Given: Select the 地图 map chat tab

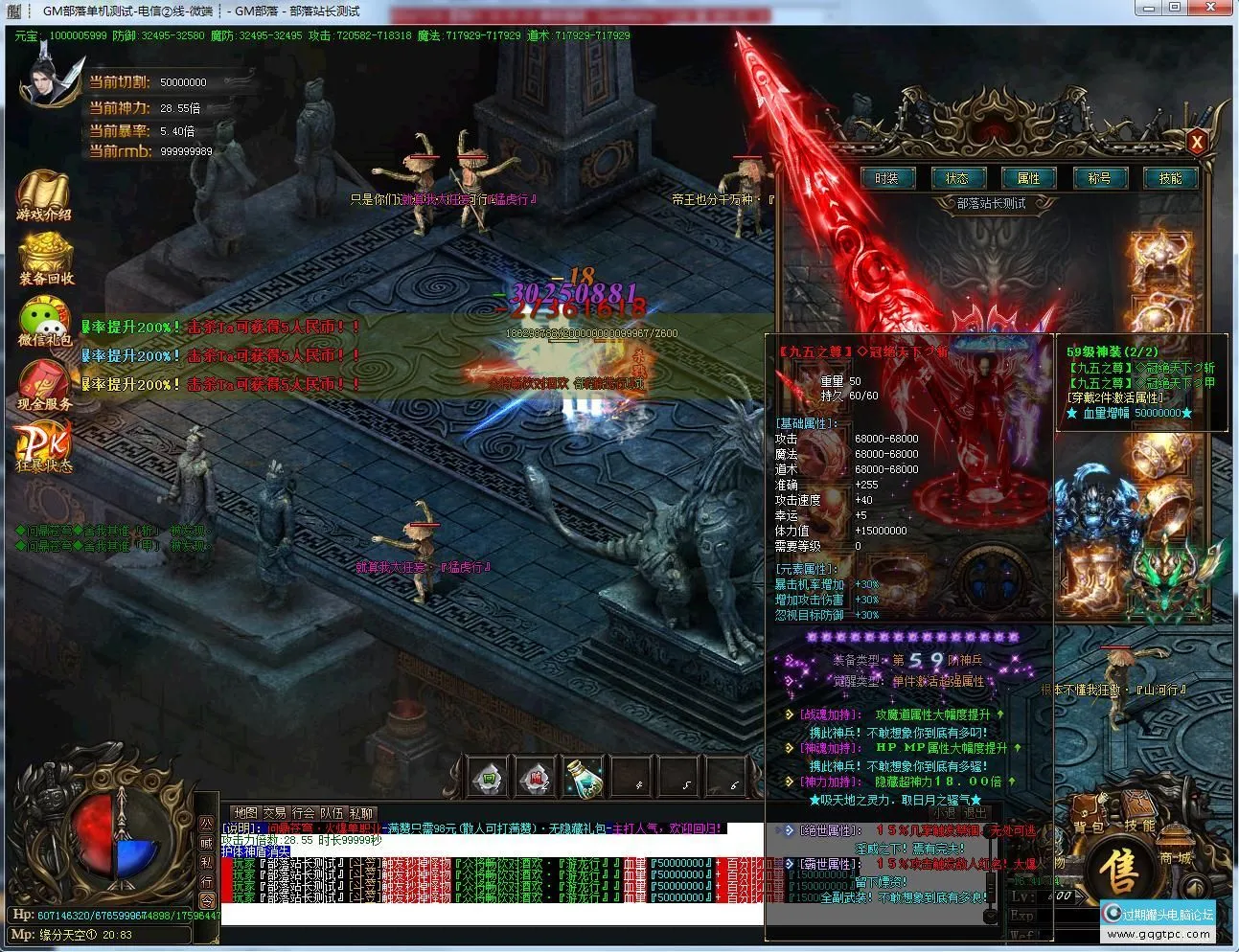Looking at the screenshot, I should pyautogui.click(x=245, y=813).
